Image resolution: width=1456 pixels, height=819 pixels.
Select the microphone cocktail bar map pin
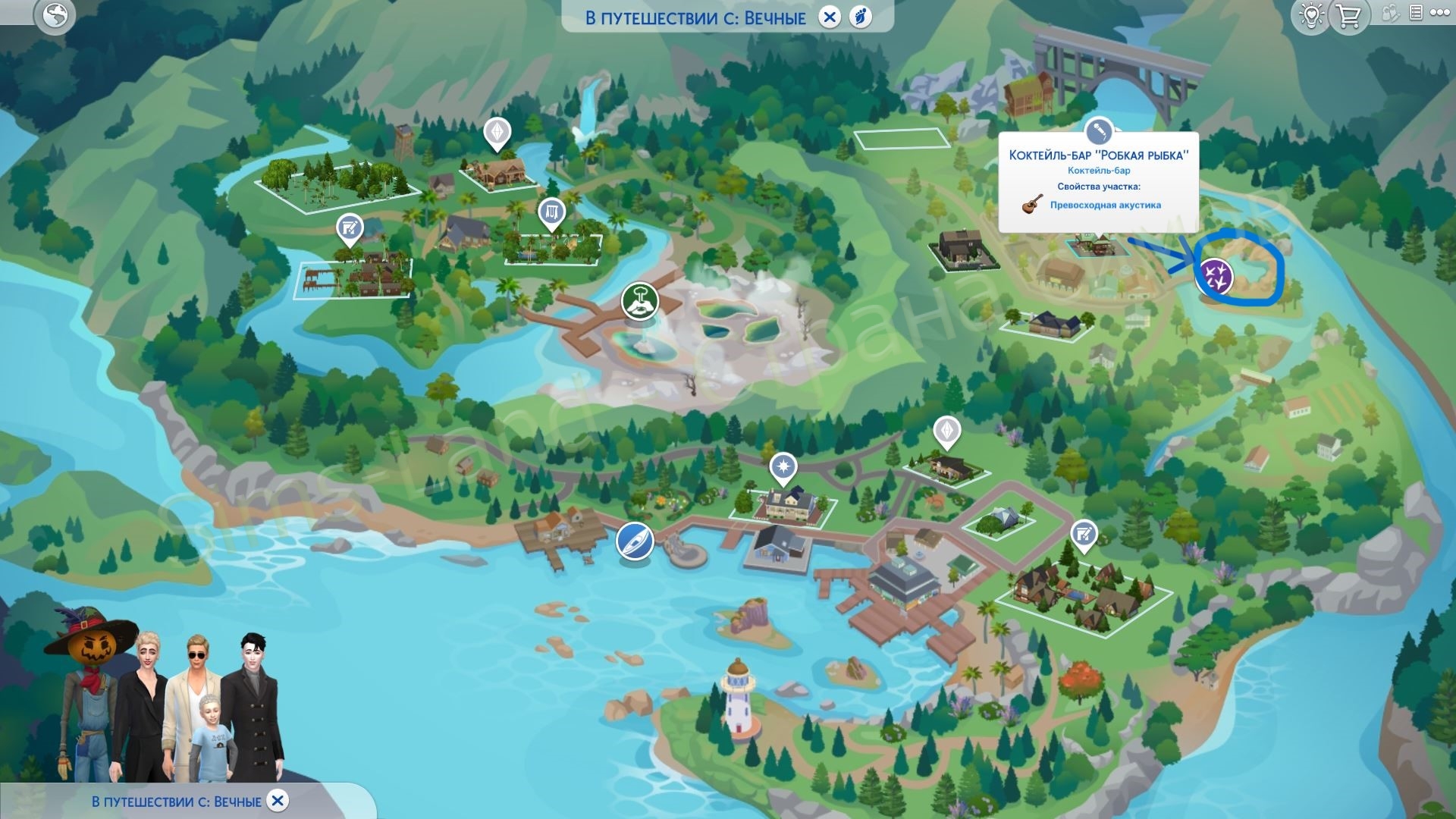(x=1097, y=132)
